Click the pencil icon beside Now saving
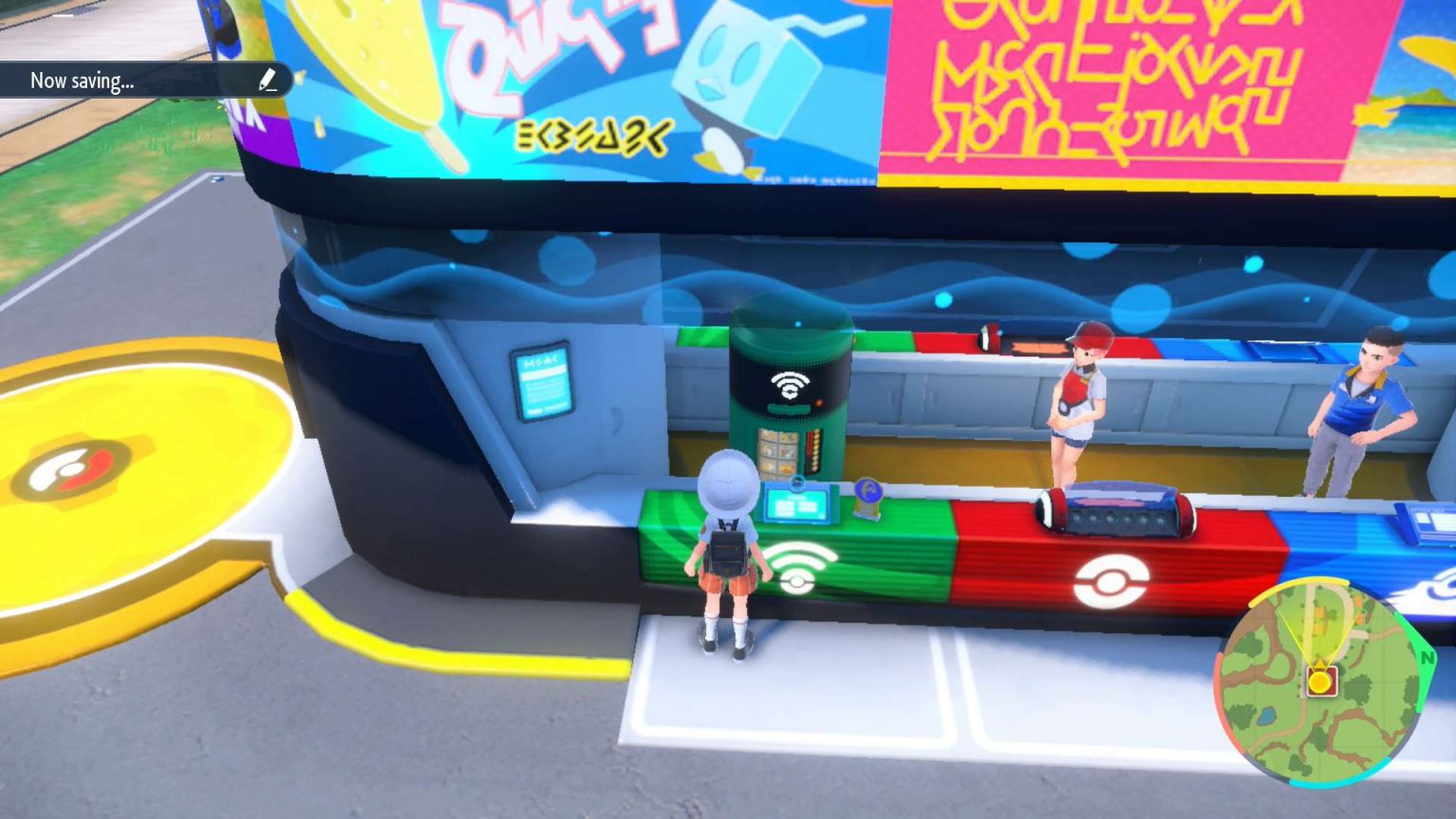1456x819 pixels. click(x=267, y=81)
